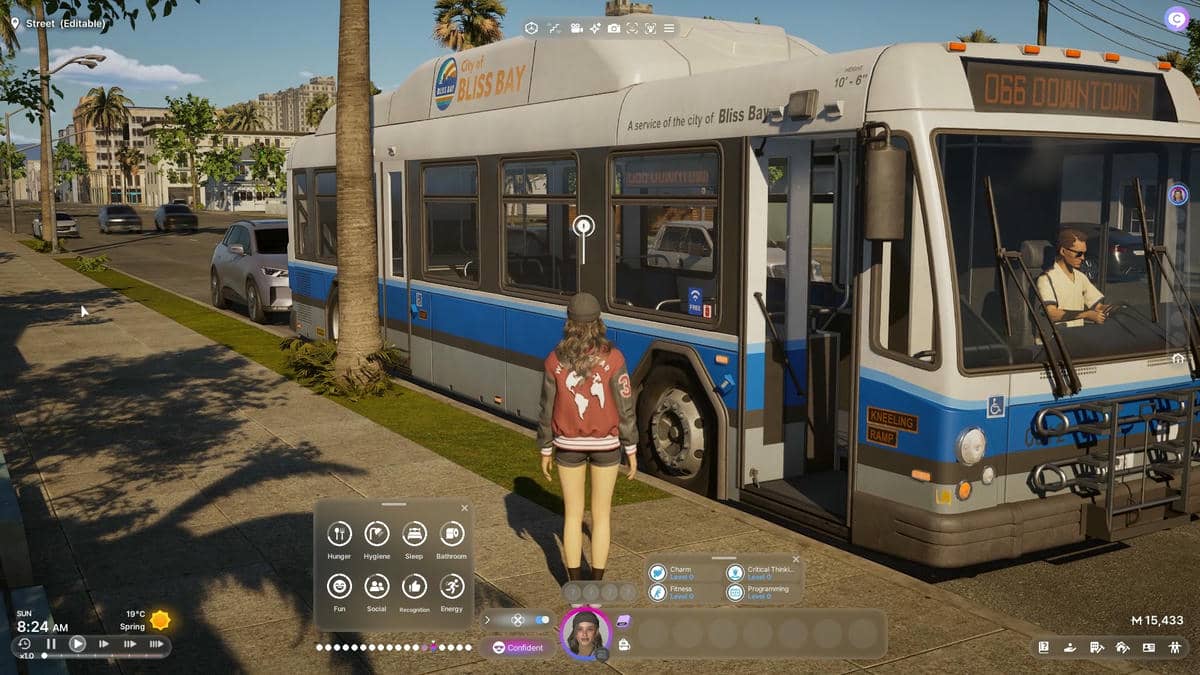Image resolution: width=1200 pixels, height=675 pixels.
Task: Open the build mode house icon
Action: (x=1122, y=647)
